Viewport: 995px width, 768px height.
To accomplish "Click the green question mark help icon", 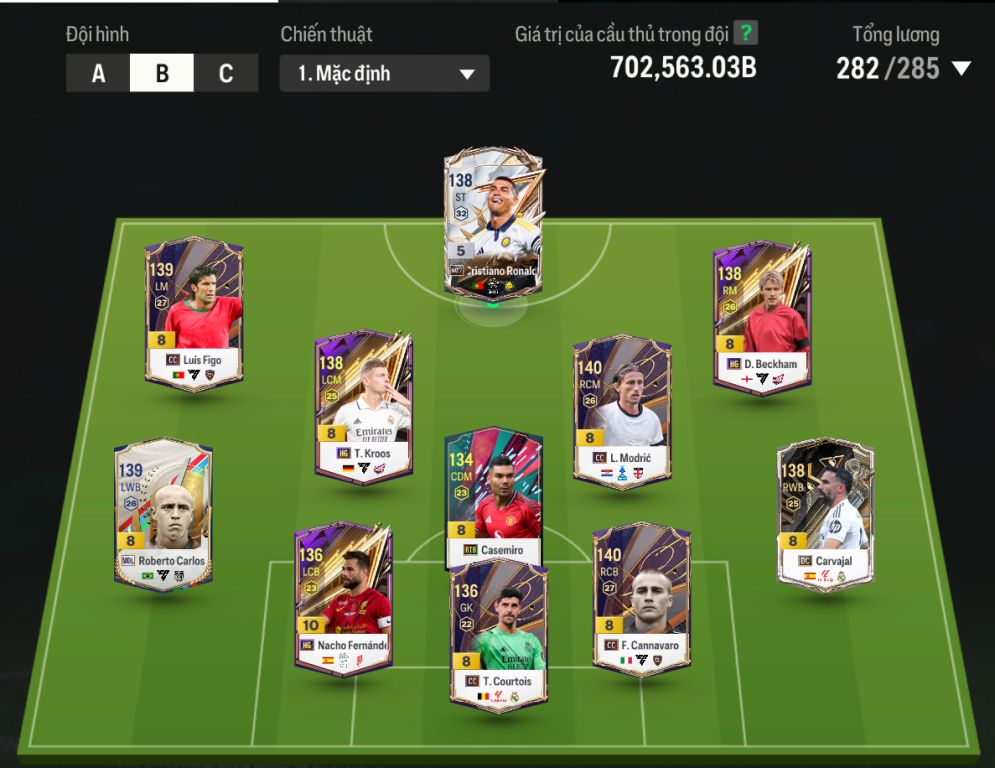I will [745, 33].
